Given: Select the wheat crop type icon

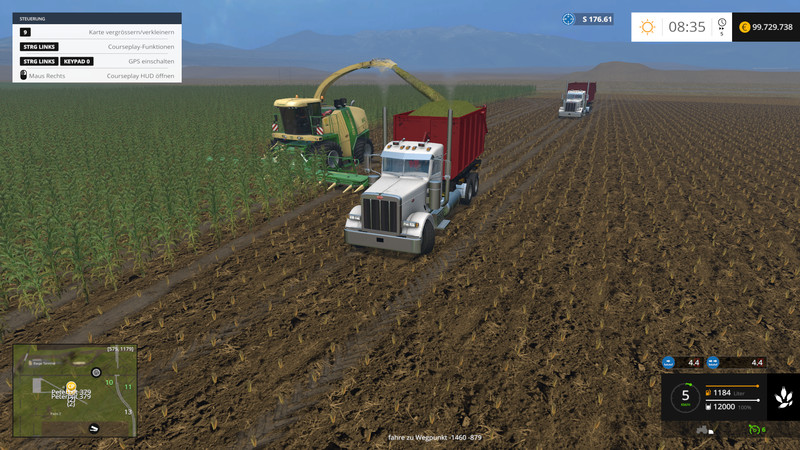Looking at the screenshot, I should 782,397.
